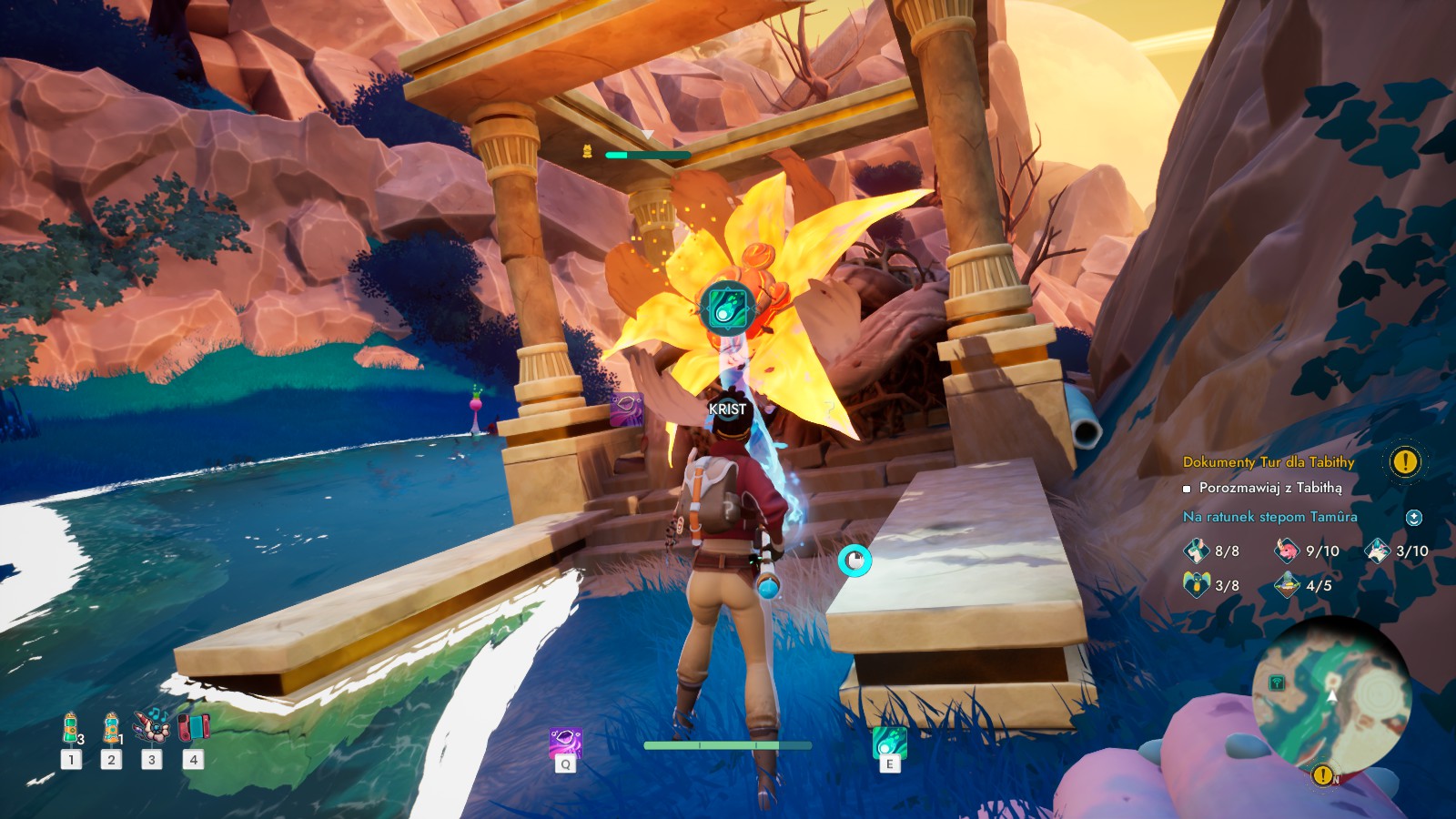Select the winged creature 3/8 progress icon
Image resolution: width=1456 pixels, height=819 pixels.
[x=1196, y=584]
